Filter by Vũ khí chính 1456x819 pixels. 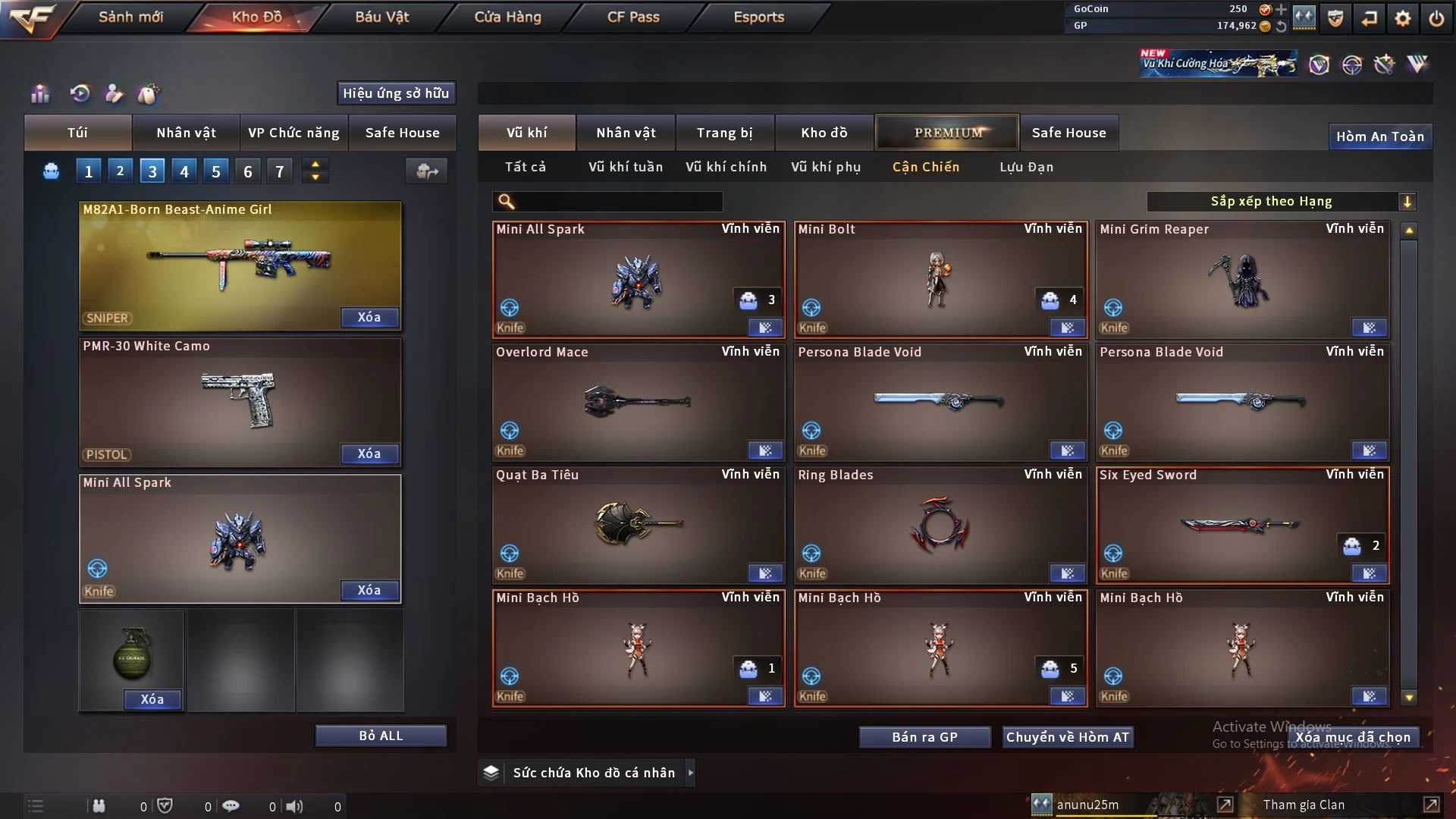pos(726,167)
